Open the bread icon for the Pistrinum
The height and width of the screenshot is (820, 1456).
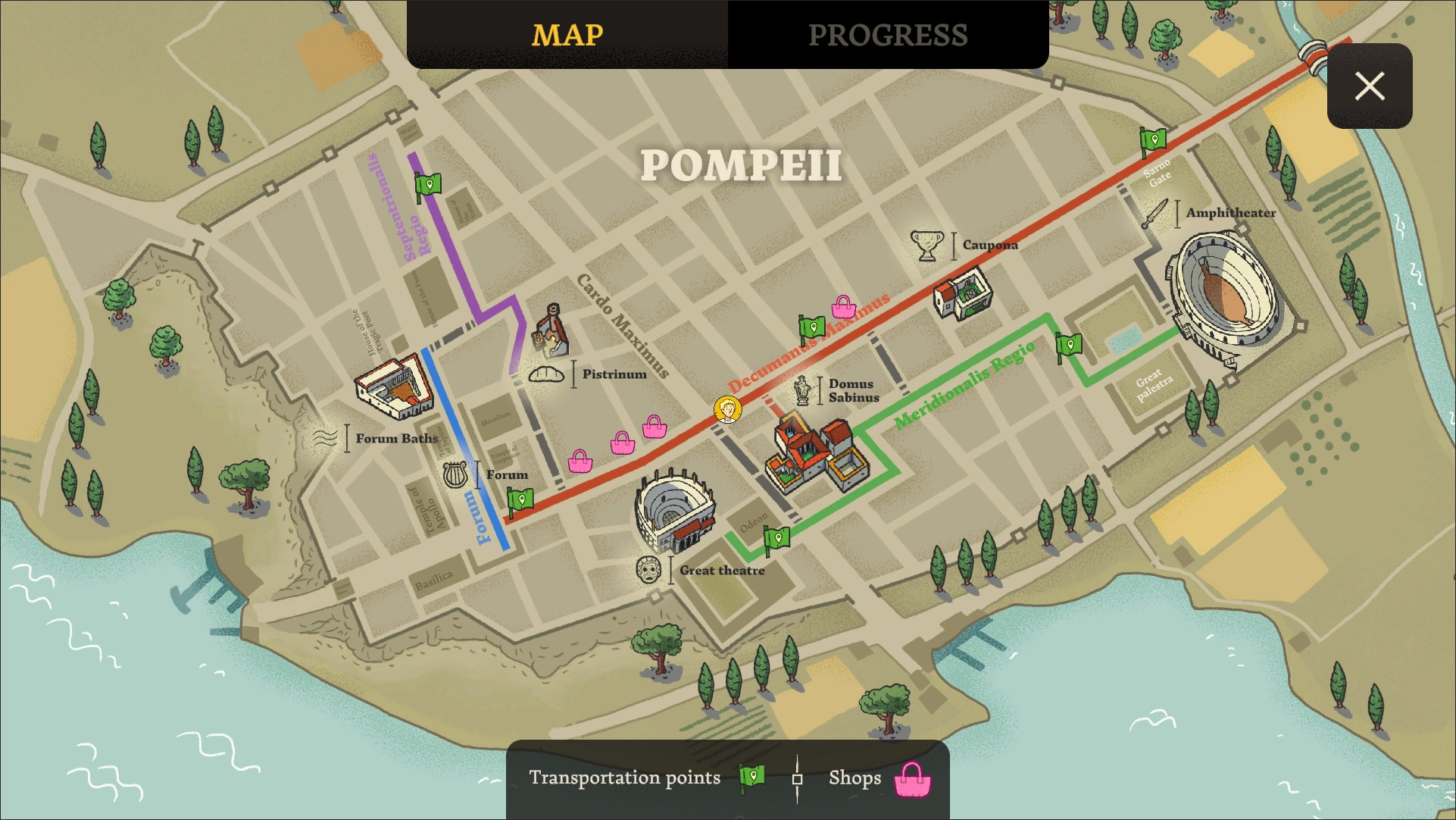548,373
